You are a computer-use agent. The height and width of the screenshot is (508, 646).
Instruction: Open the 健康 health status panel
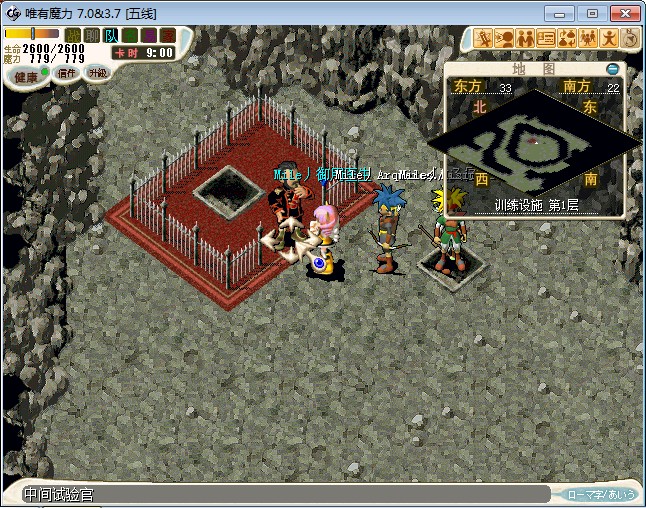(x=25, y=76)
